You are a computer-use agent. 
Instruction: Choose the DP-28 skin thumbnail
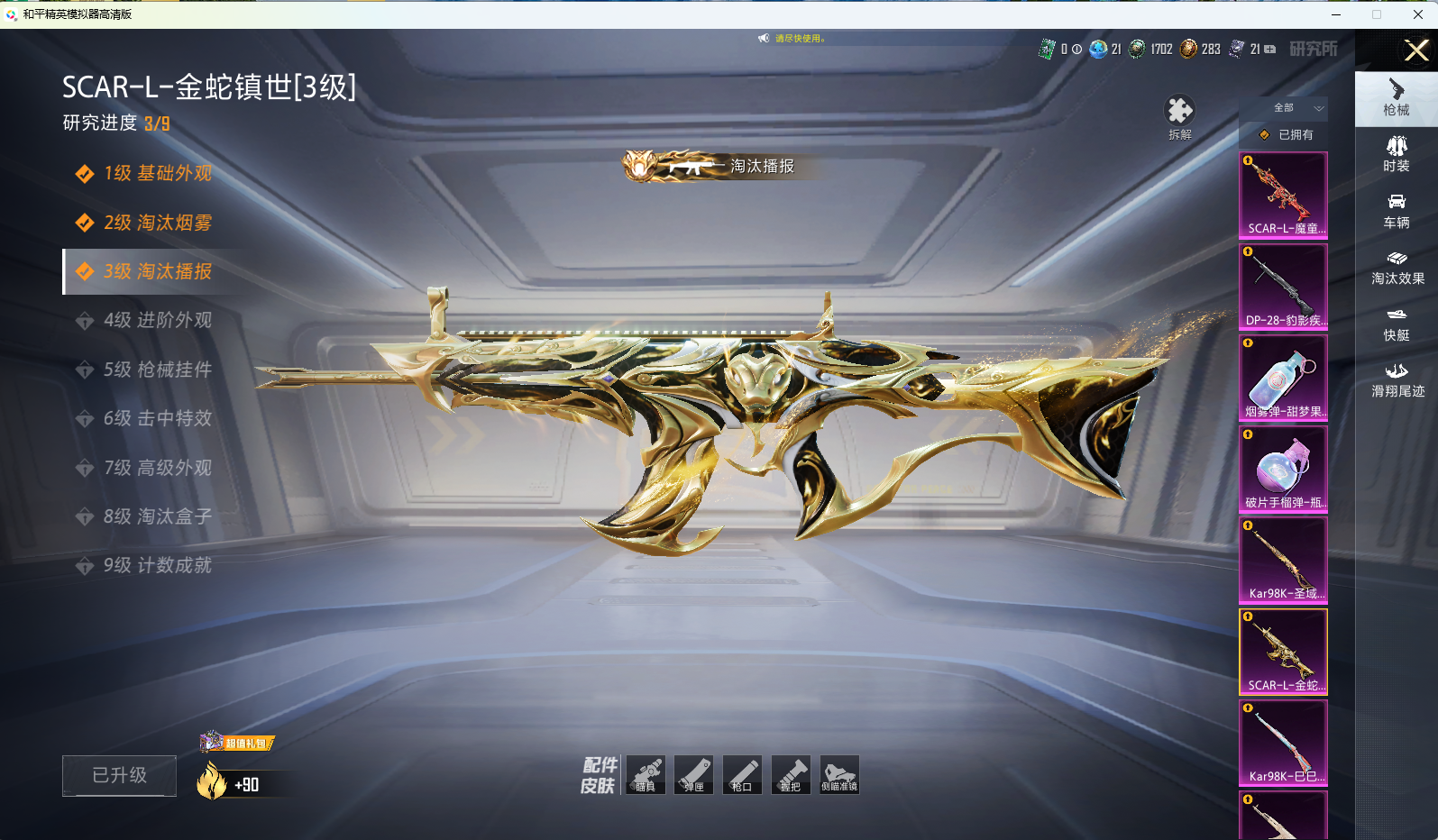(1283, 287)
